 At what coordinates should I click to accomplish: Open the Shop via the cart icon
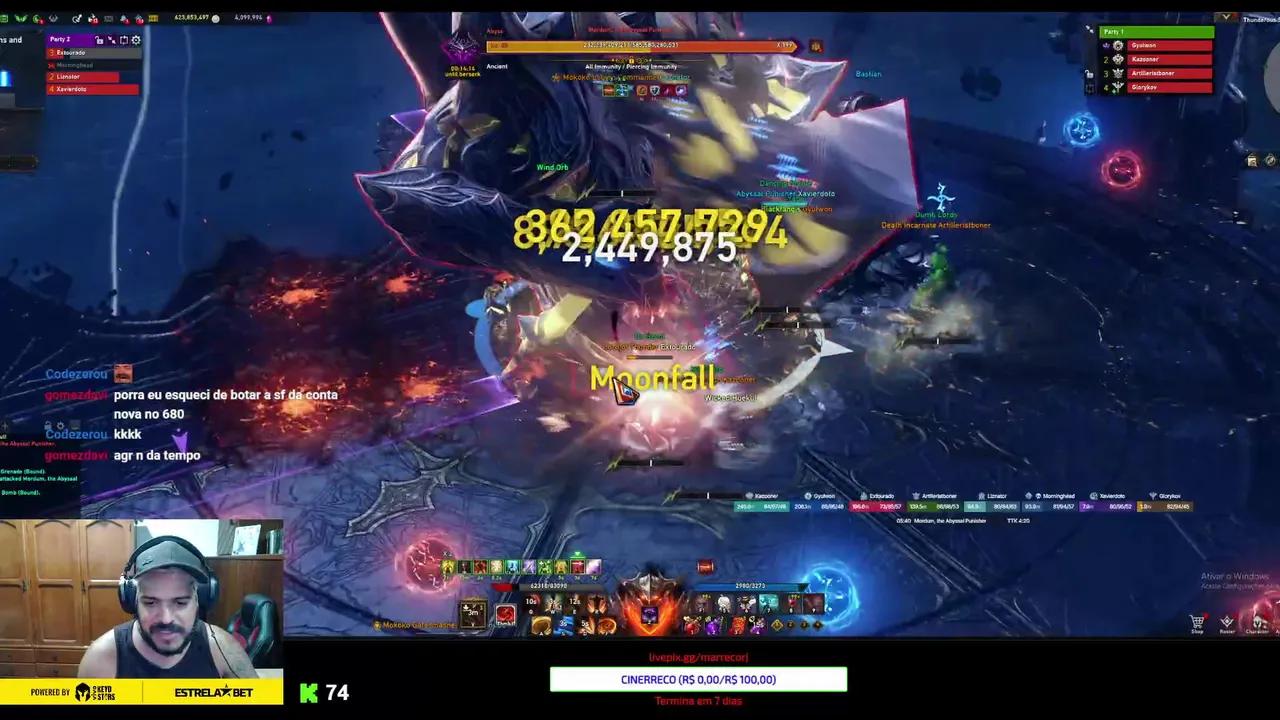coord(1196,621)
